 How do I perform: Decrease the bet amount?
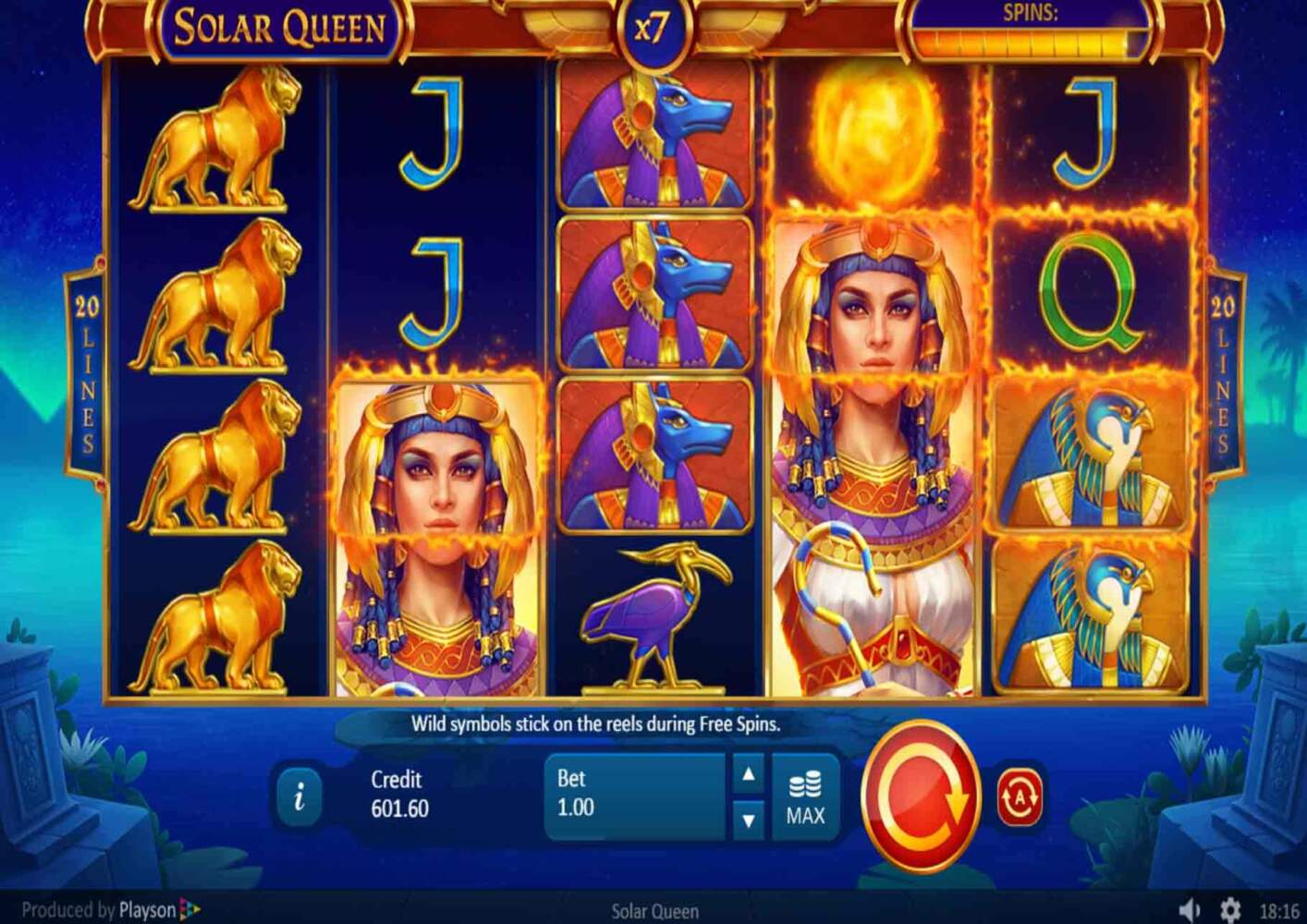[x=749, y=820]
